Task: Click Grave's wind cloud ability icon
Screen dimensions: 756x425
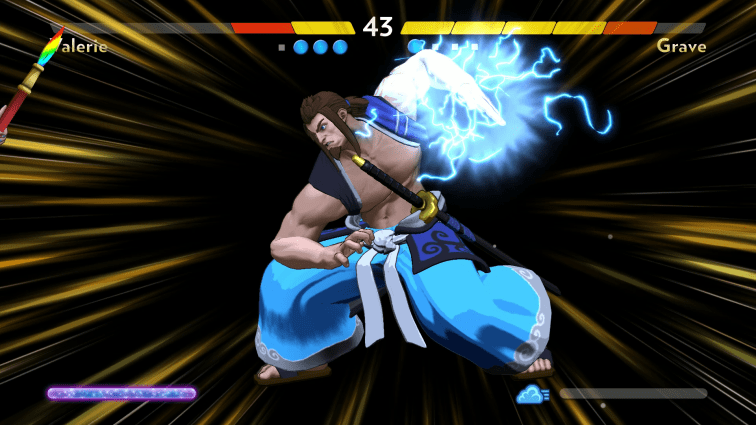Action: (532, 394)
